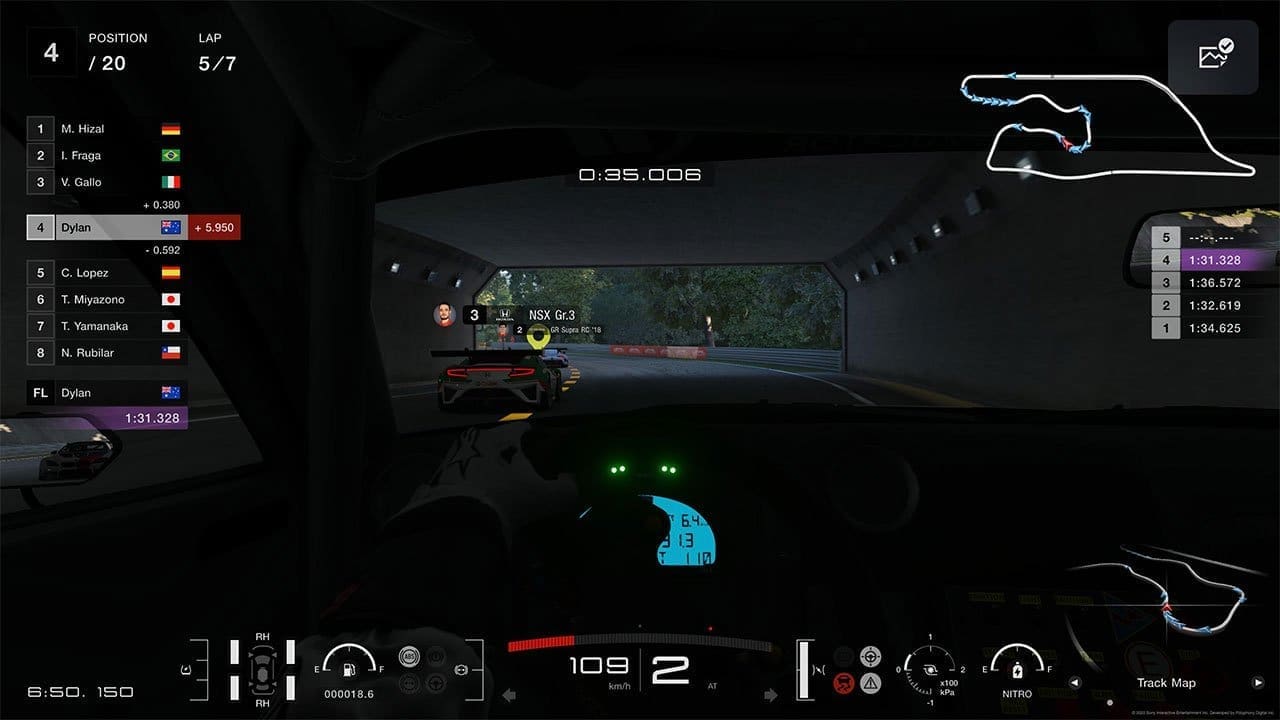Select the hazard triangle icon on the dash

(x=871, y=684)
